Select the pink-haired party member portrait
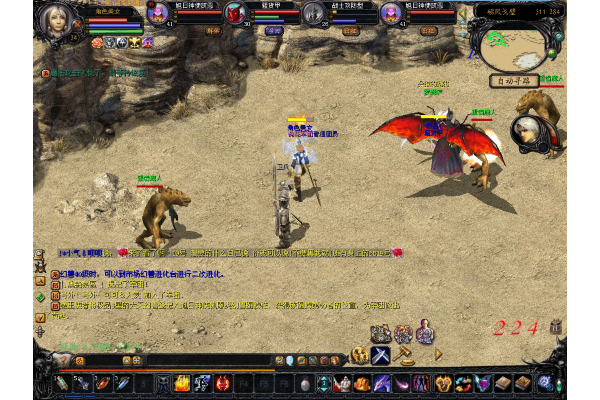The width and height of the screenshot is (600, 400). pos(391,13)
